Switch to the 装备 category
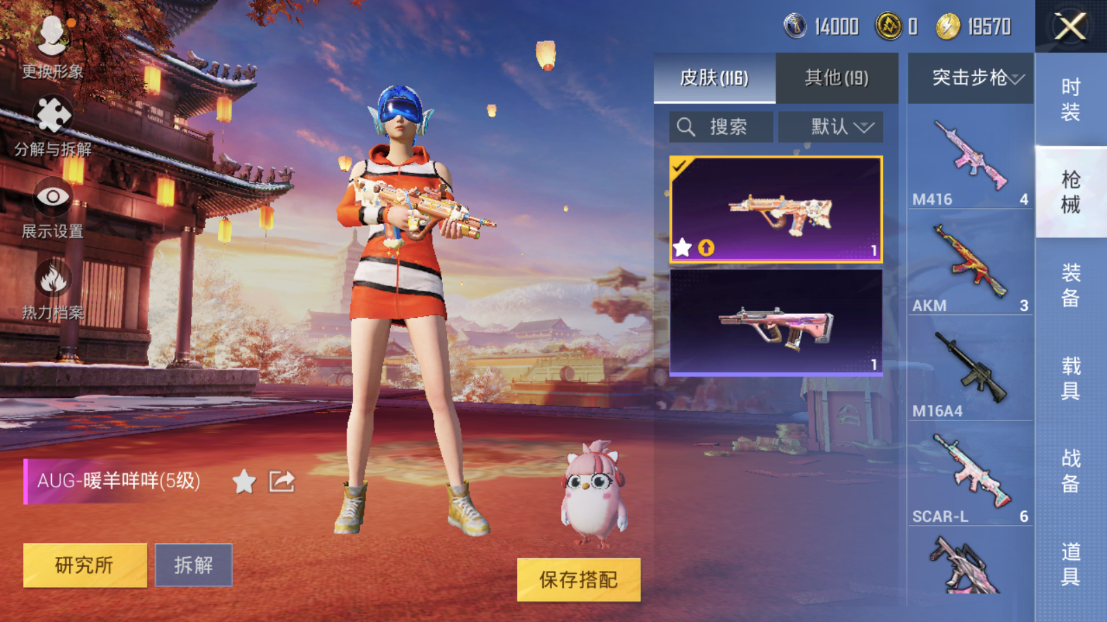1107x622 pixels. point(1070,285)
